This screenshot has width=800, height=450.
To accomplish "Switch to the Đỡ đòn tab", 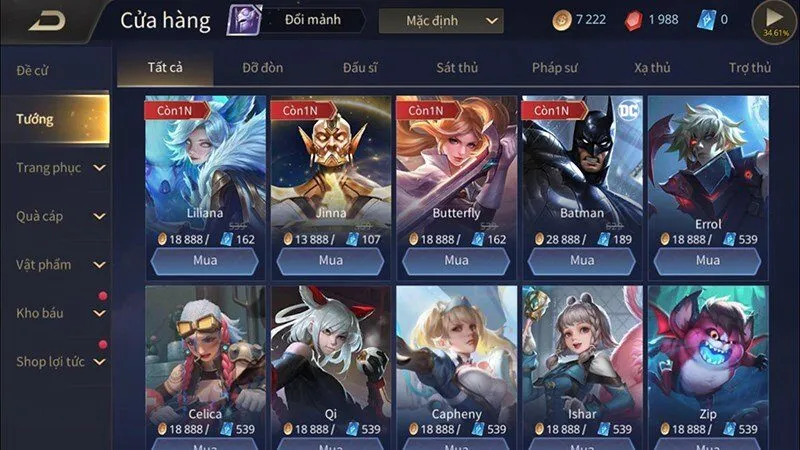I will [x=265, y=68].
